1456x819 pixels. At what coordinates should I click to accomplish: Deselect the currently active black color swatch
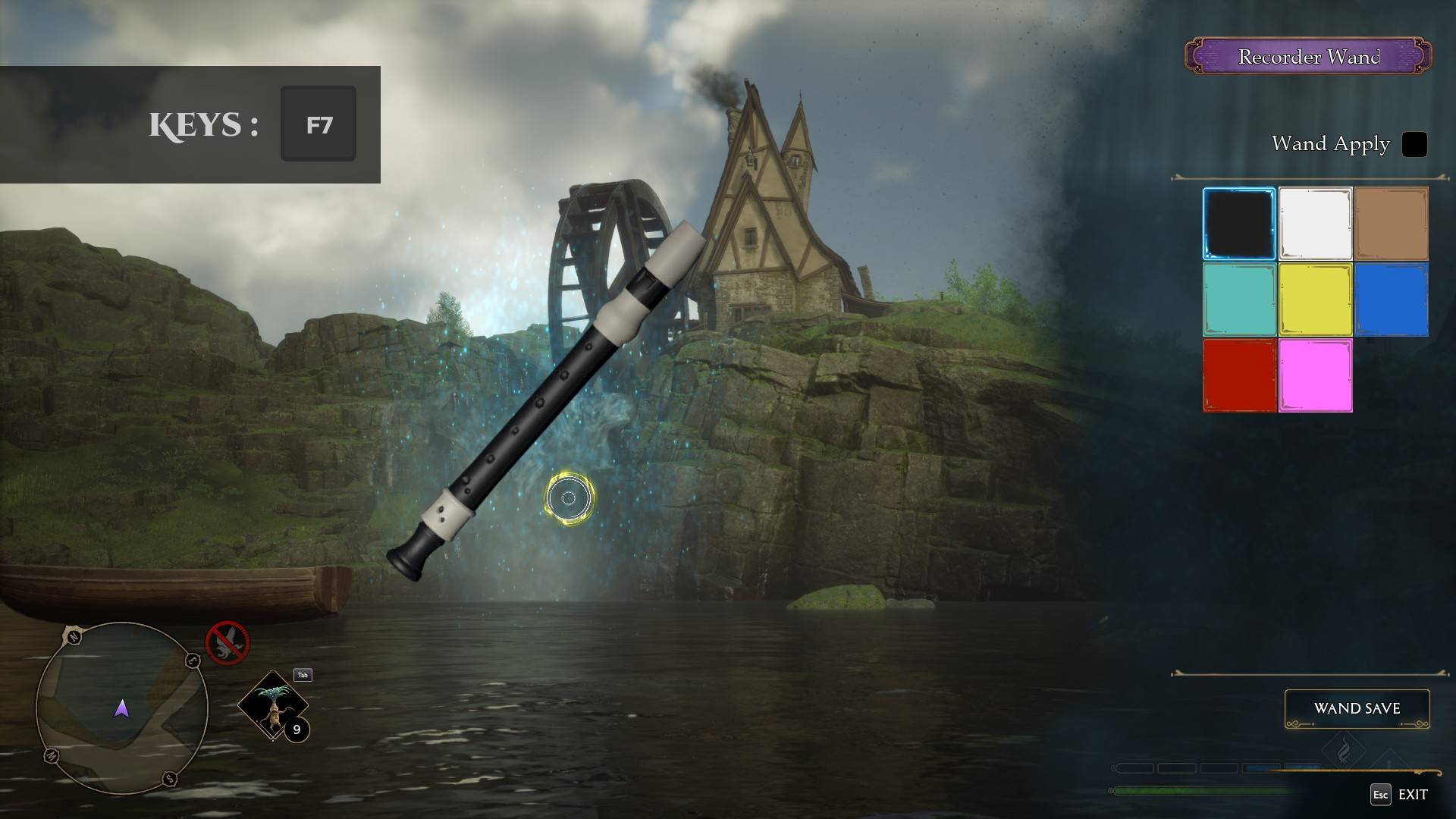[1239, 223]
